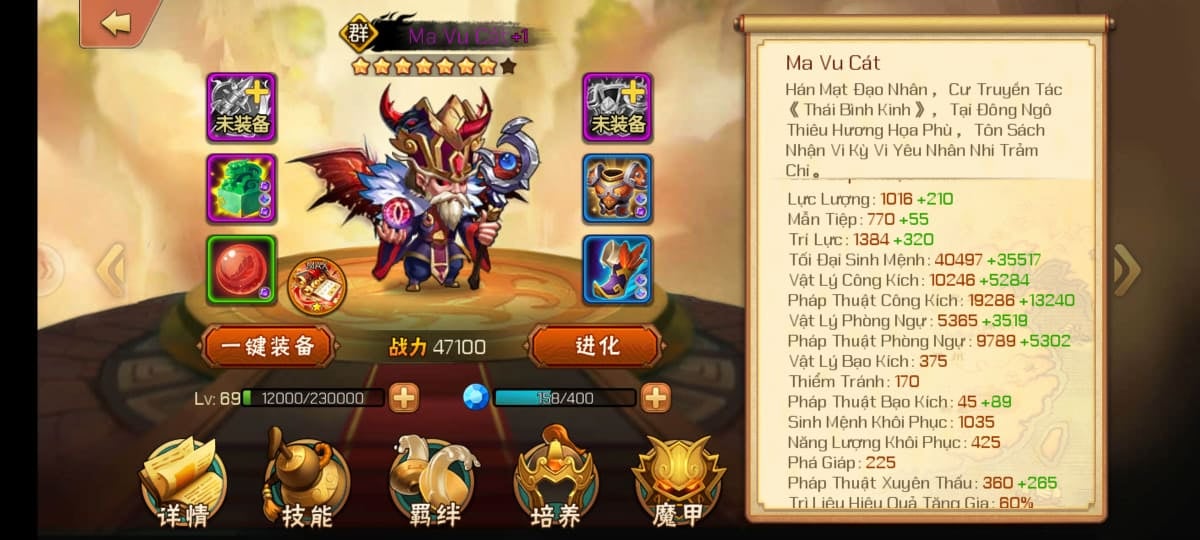Equip the empty weapon slot marked 未装备
Viewport: 1200px width, 540px height.
[241, 107]
